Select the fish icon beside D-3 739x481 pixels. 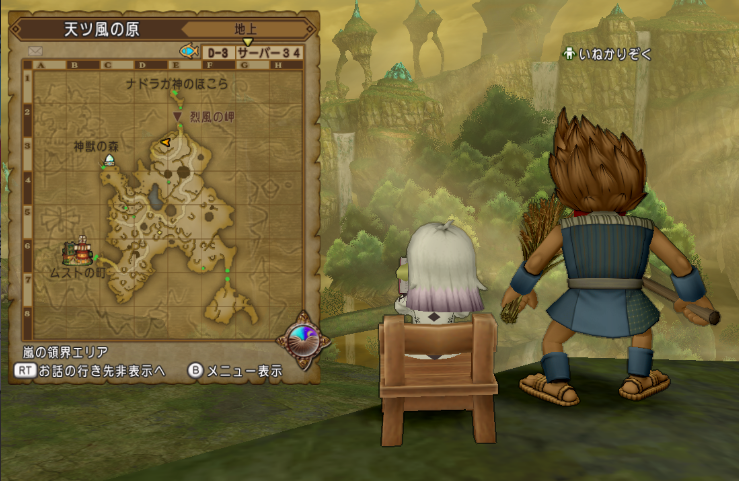point(187,50)
